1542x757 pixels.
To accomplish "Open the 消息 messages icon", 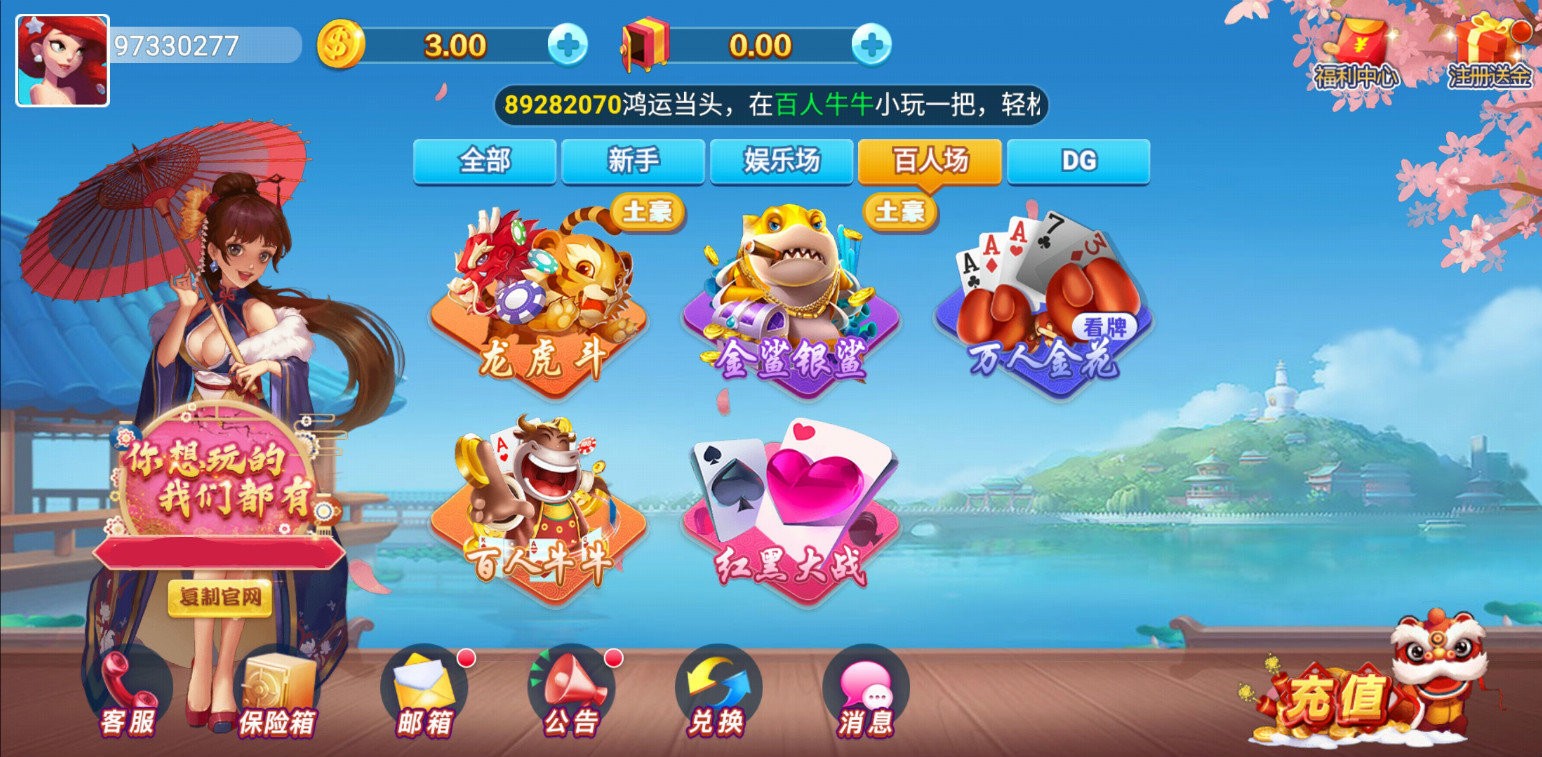I will (868, 690).
